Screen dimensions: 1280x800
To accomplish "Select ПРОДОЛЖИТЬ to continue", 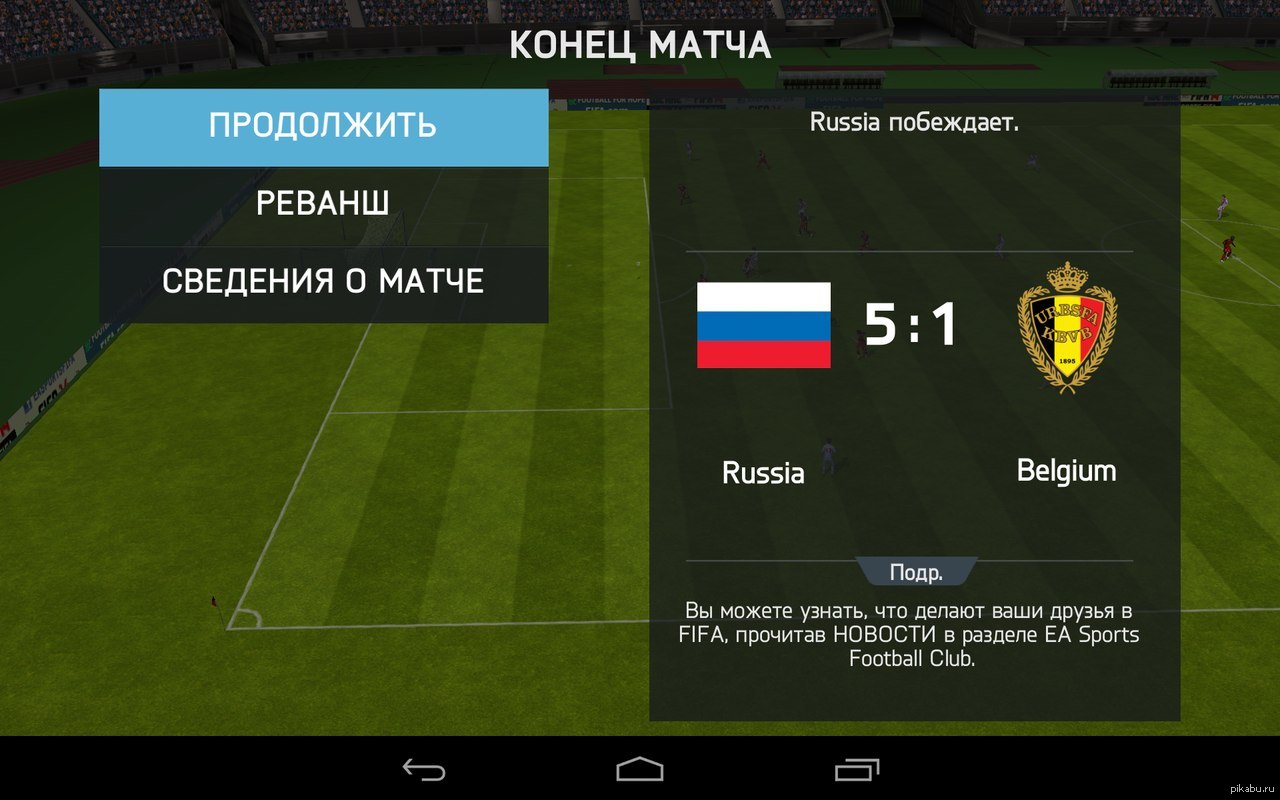I will pos(323,127).
